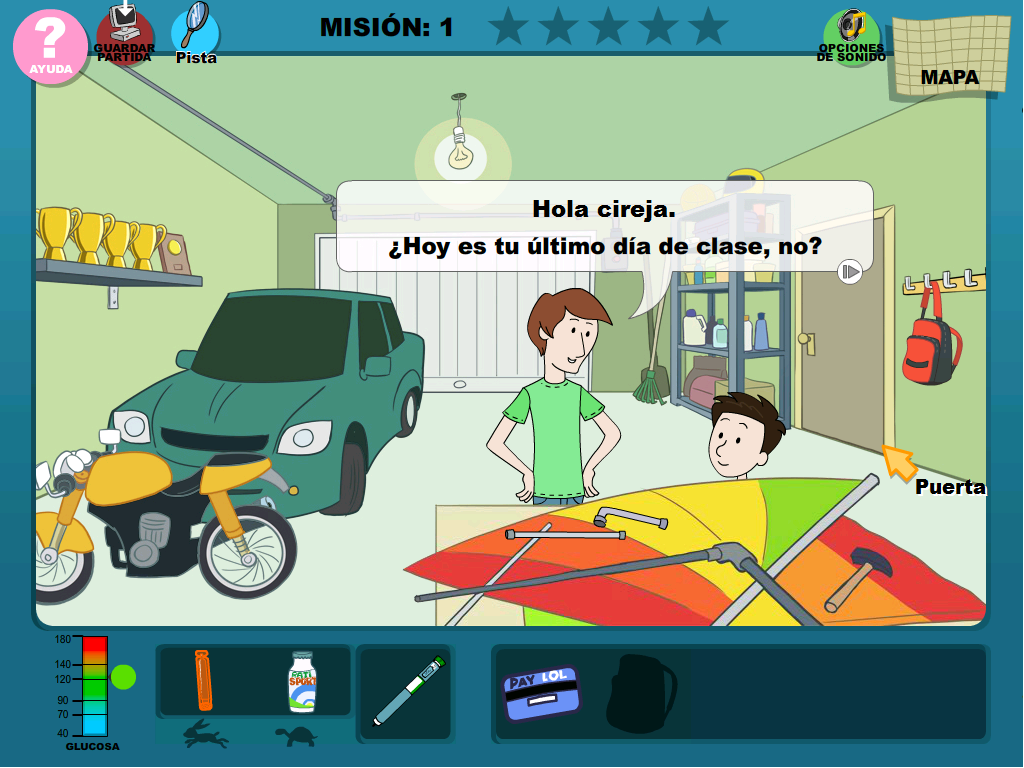Choose the sport drink bottle
1024x768 pixels.
click(x=302, y=681)
